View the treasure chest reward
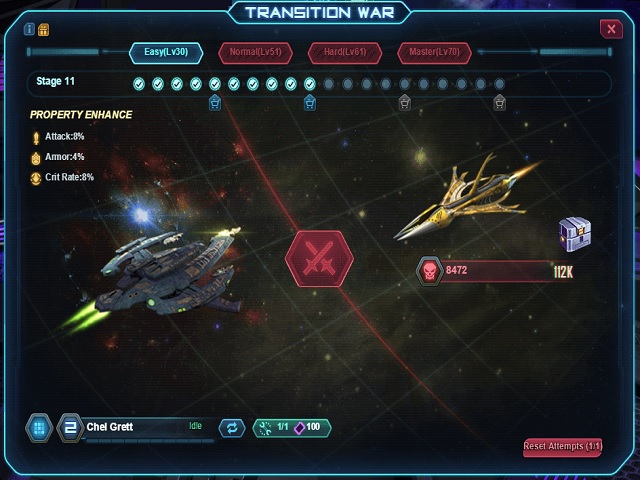The height and width of the screenshot is (480, 640). pos(572,236)
